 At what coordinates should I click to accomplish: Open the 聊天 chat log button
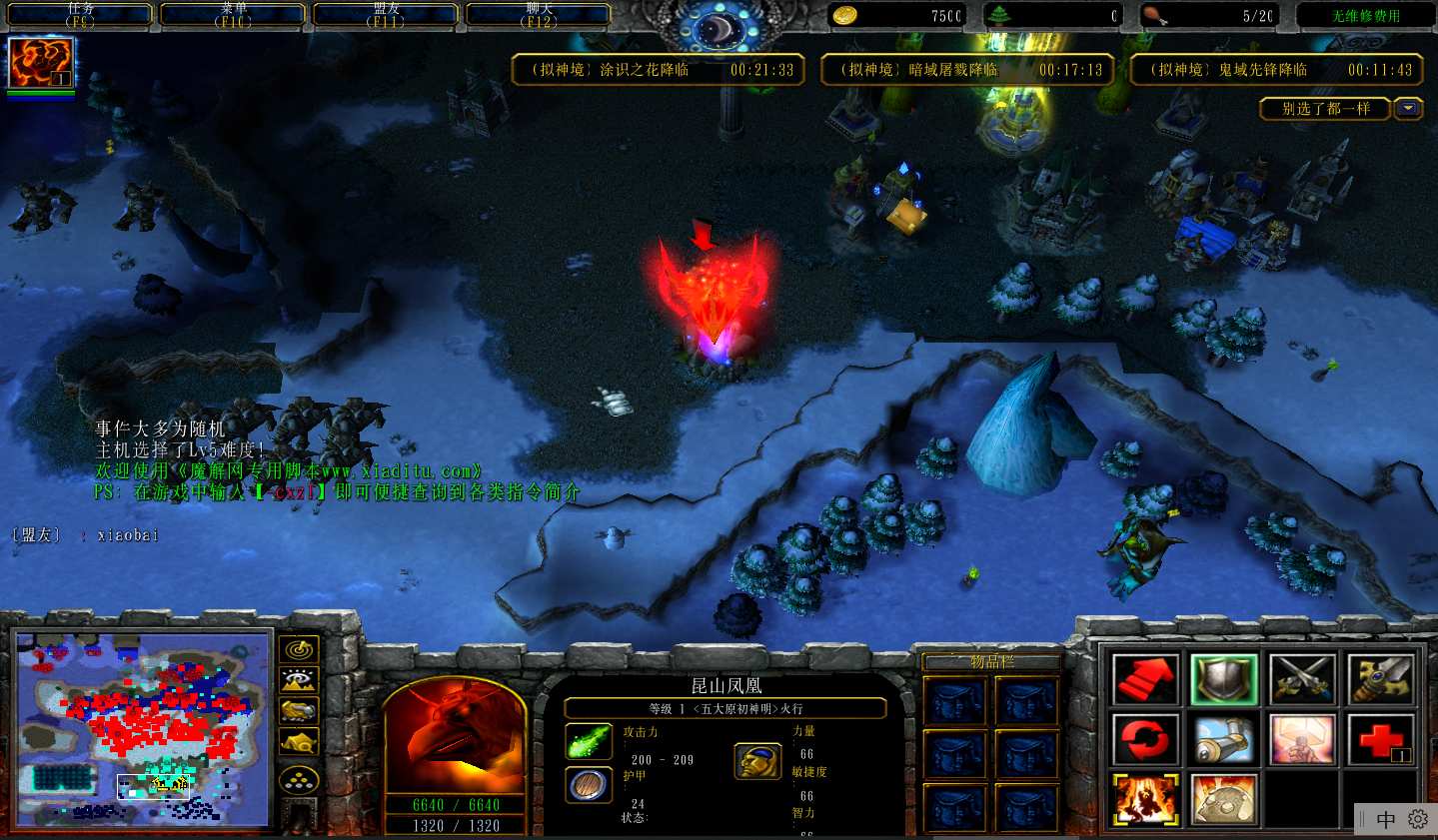click(539, 15)
